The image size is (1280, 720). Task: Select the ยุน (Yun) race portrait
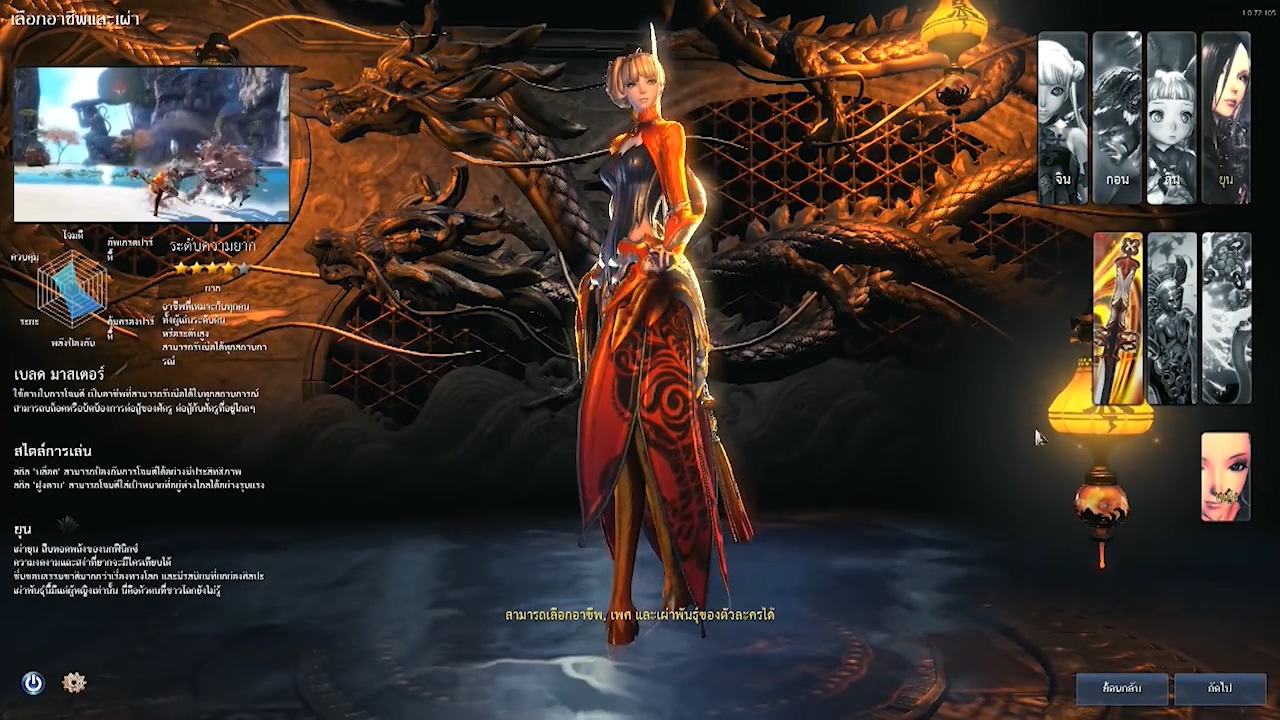(x=1226, y=118)
